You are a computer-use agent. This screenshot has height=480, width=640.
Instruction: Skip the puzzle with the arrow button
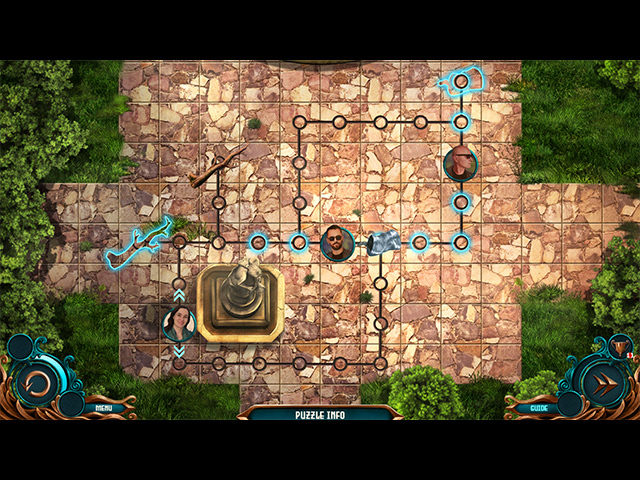tap(601, 383)
